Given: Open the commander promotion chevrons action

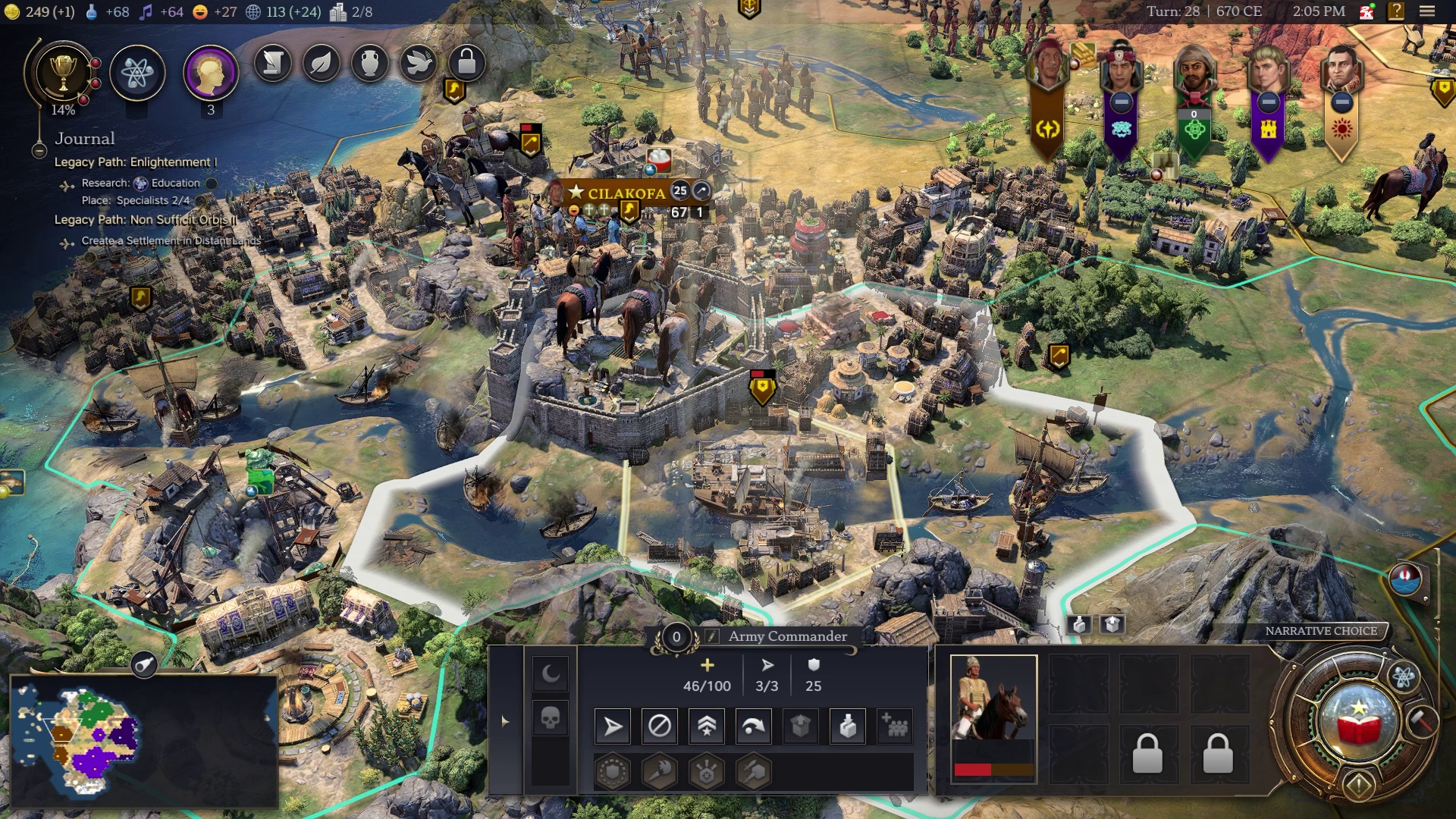Looking at the screenshot, I should [x=707, y=726].
